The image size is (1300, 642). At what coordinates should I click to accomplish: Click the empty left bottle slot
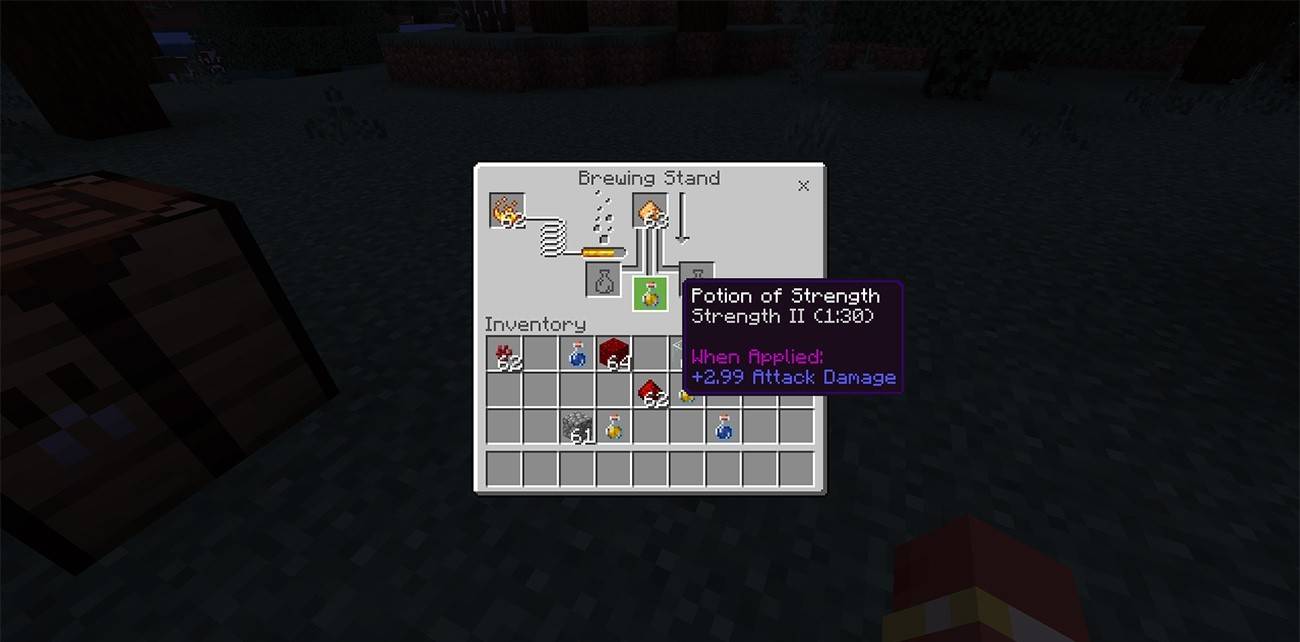[604, 280]
